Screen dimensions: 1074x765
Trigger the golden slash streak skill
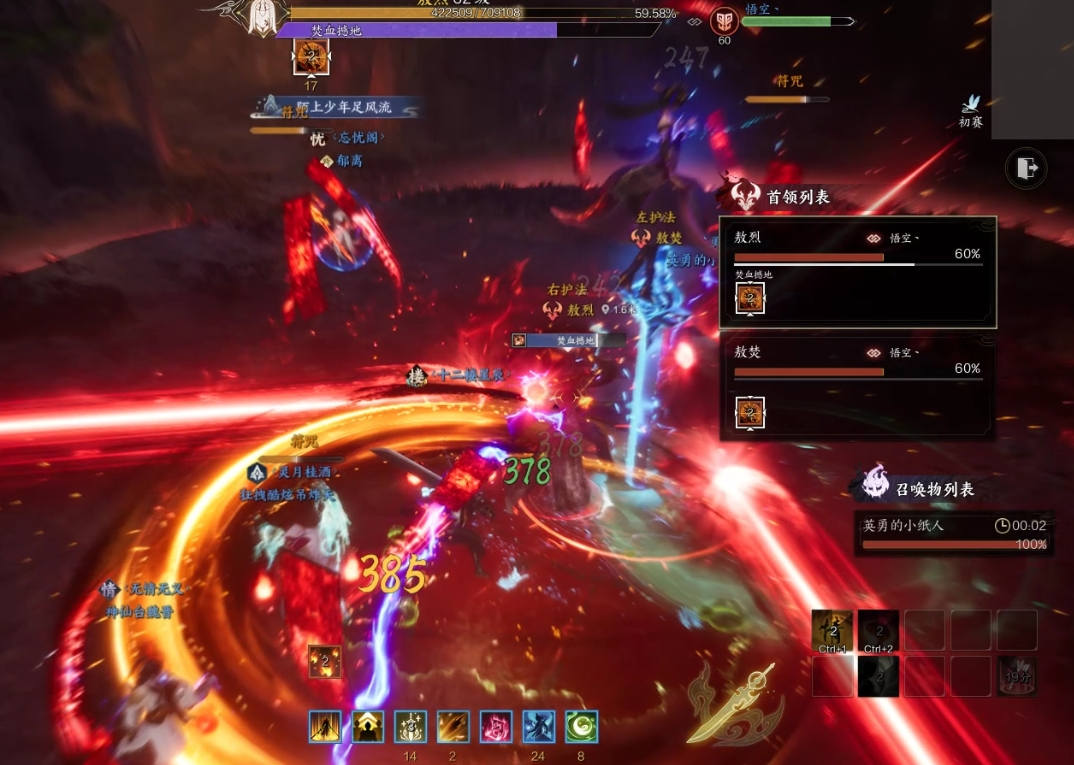click(453, 726)
